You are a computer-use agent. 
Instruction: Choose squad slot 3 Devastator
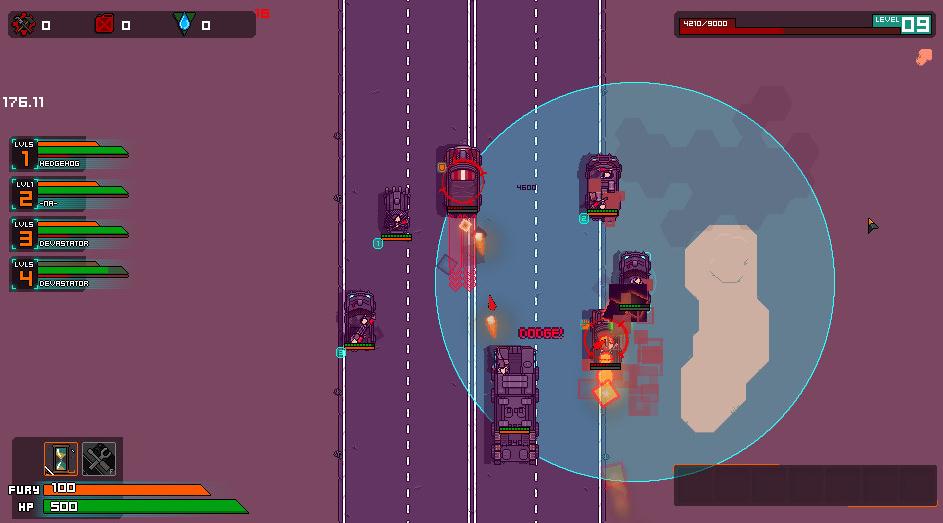coord(69,235)
